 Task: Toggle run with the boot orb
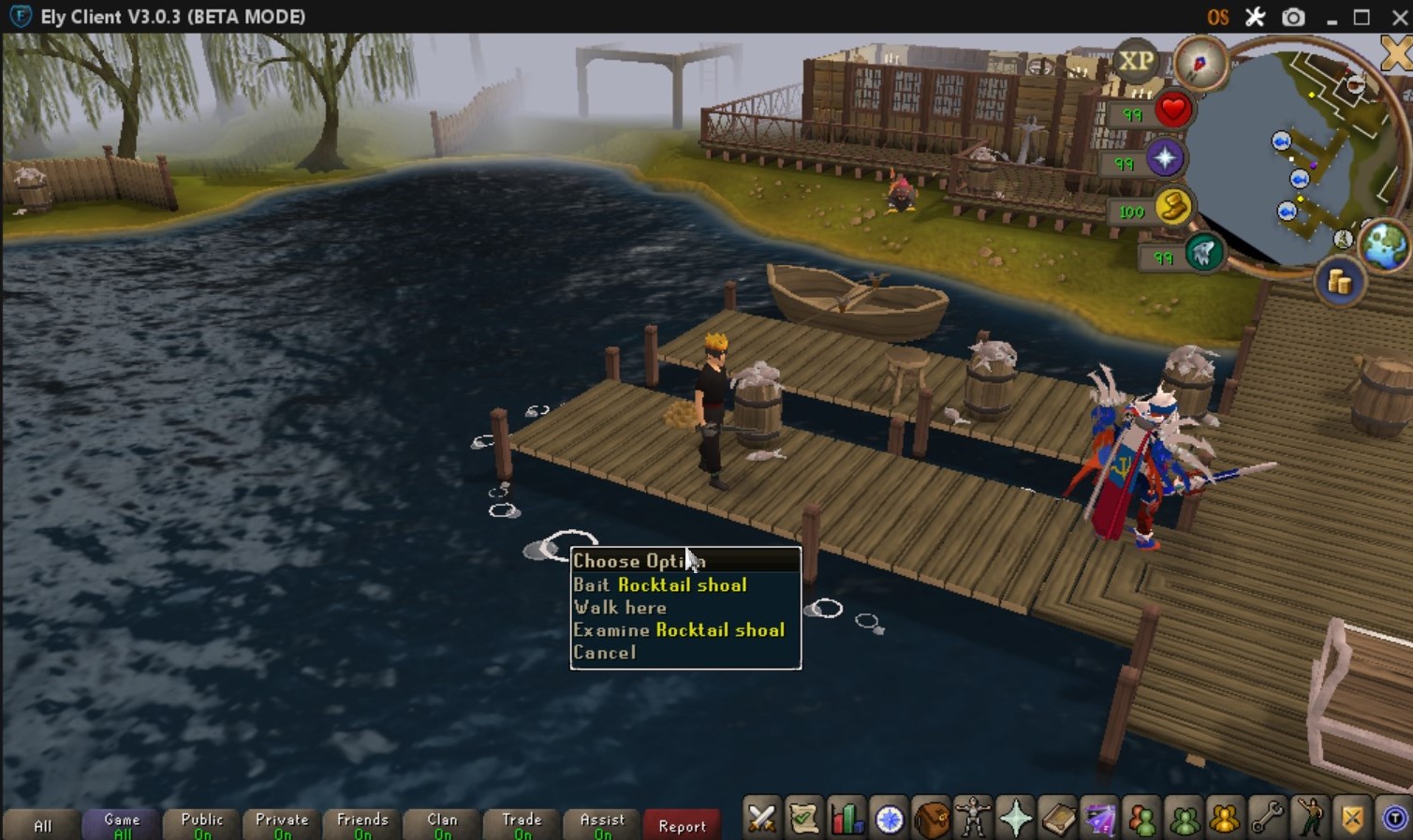pos(1172,207)
